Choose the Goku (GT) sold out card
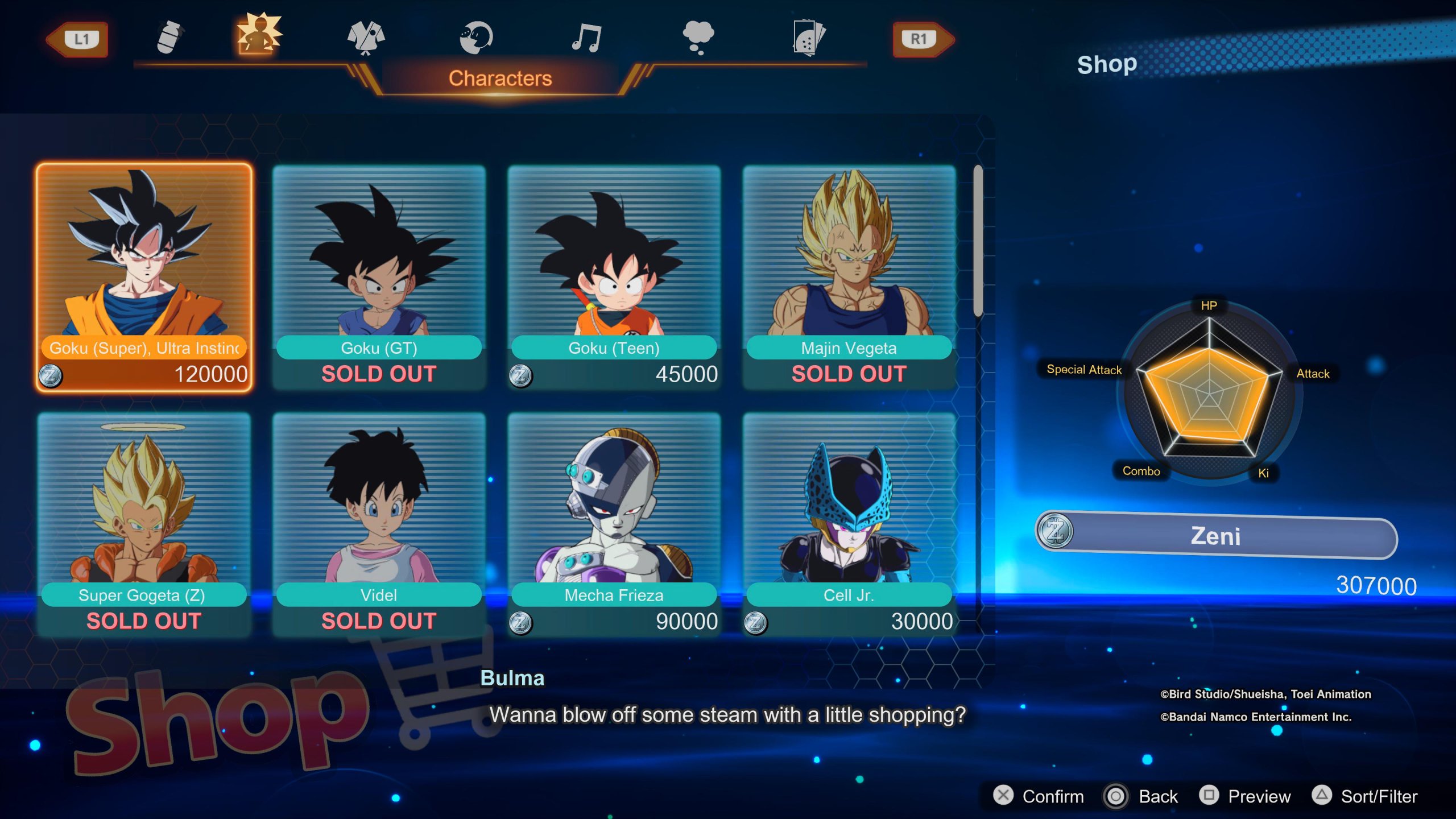Viewport: 1456px width, 819px height. tap(379, 277)
